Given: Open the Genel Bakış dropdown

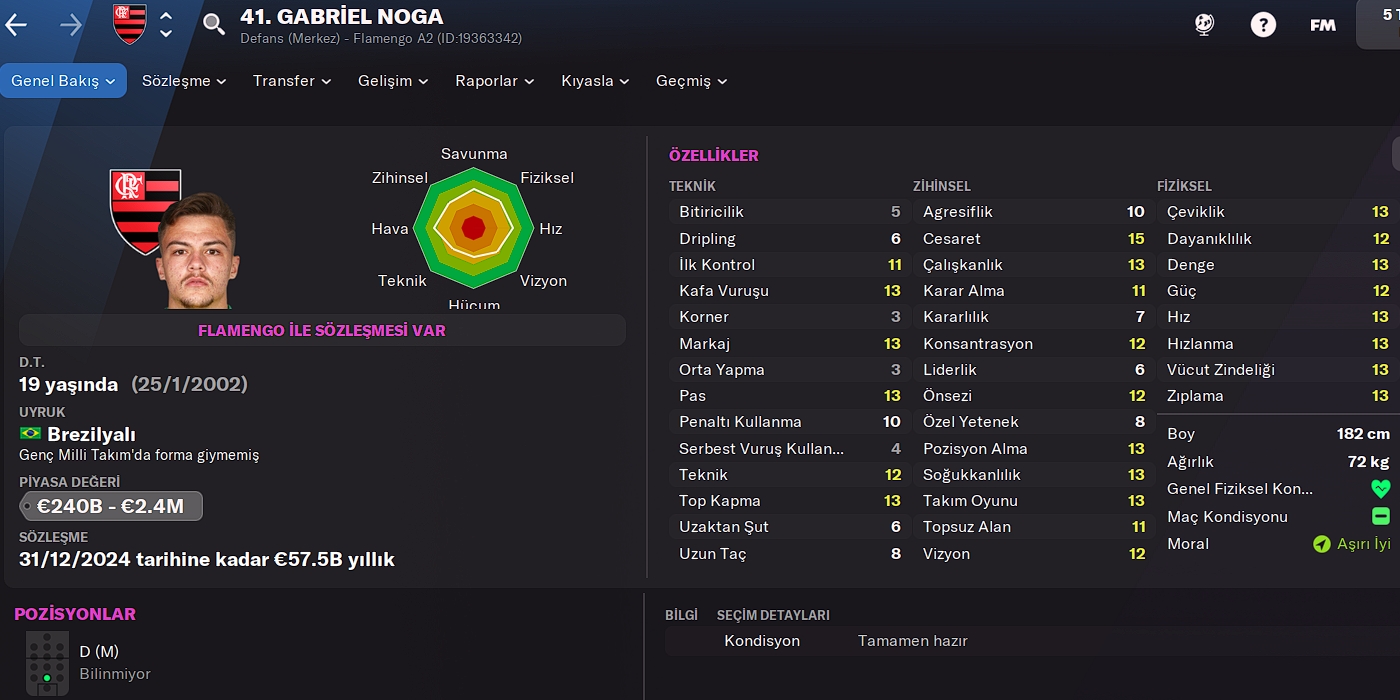Looking at the screenshot, I should pos(64,81).
